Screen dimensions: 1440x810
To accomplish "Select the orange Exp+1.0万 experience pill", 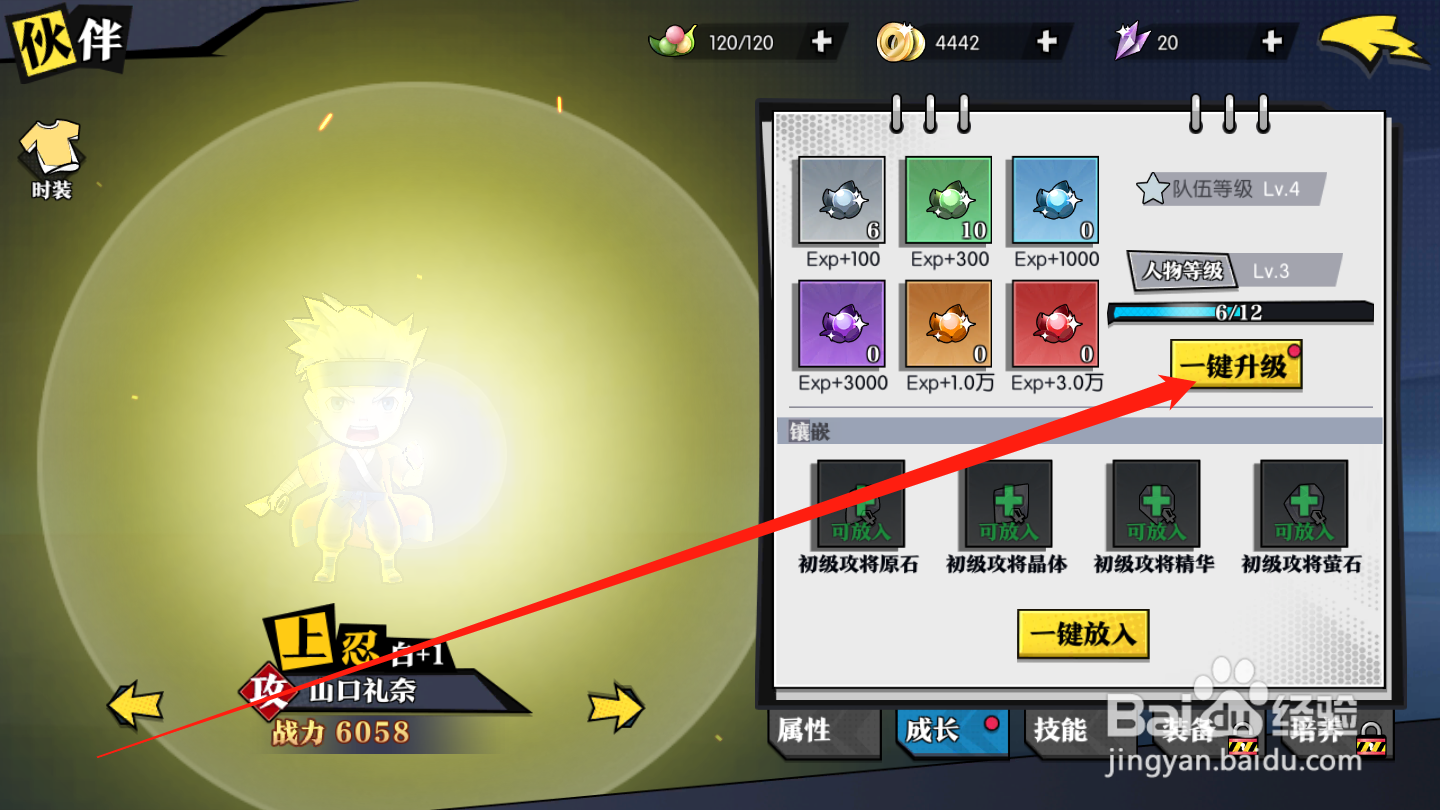I will pyautogui.click(x=947, y=325).
